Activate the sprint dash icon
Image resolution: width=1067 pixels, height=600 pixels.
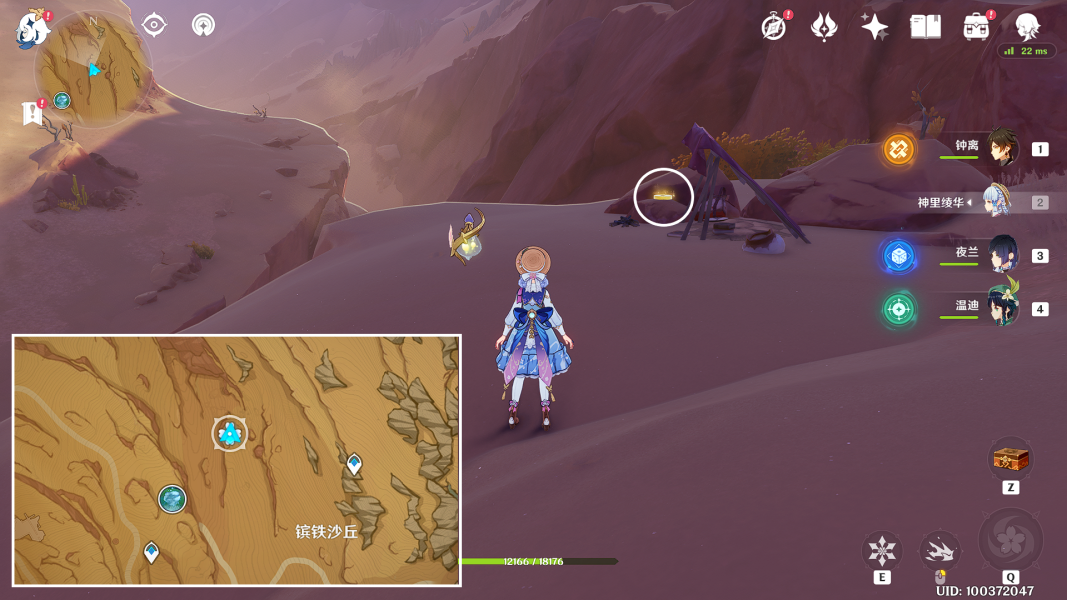(x=940, y=550)
